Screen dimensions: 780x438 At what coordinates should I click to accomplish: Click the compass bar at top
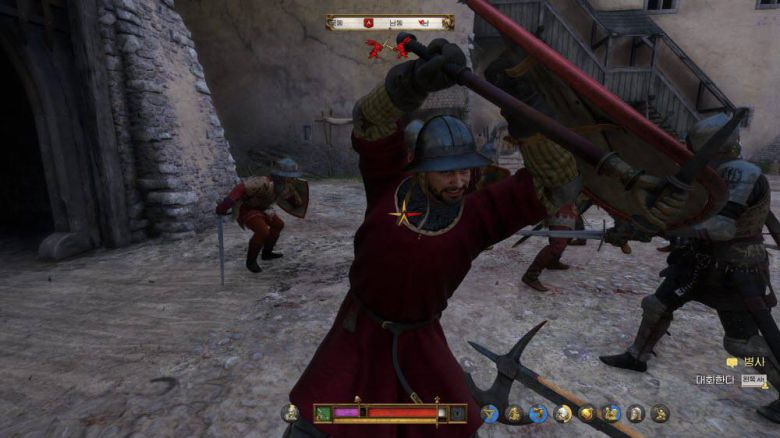389,22
